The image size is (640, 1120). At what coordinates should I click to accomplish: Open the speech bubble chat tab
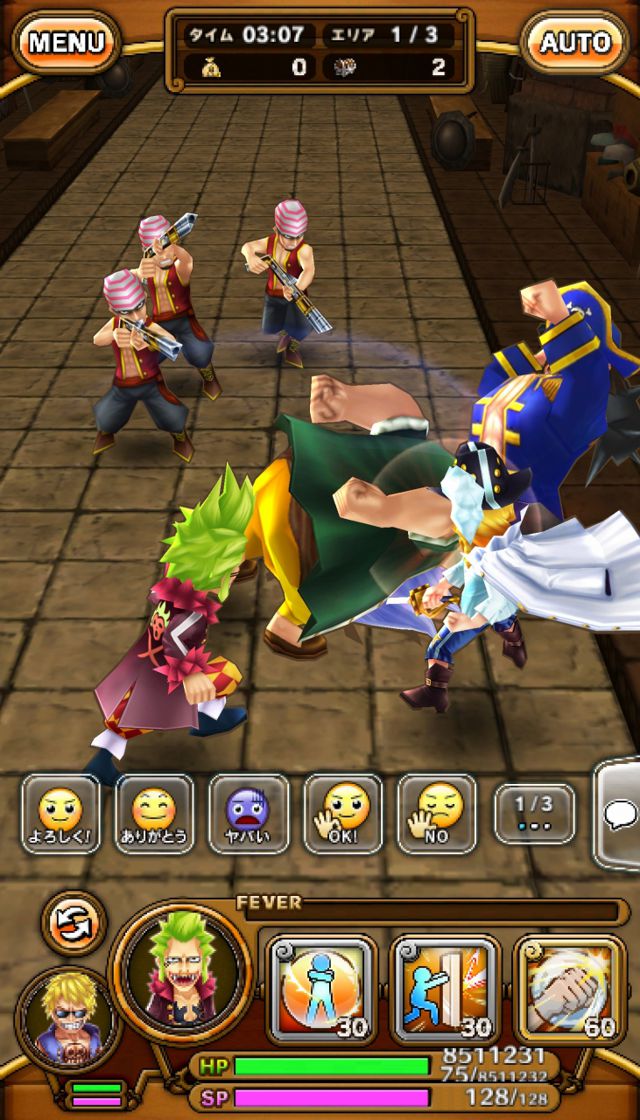tap(620, 815)
